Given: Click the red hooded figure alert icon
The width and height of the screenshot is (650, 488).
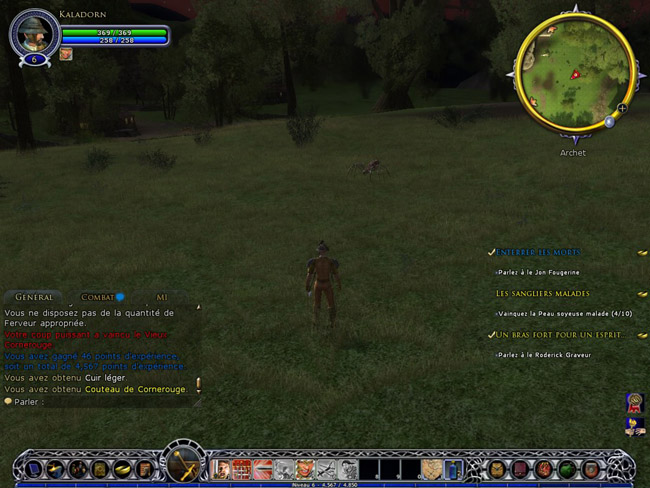Looking at the screenshot, I should pos(634,403).
